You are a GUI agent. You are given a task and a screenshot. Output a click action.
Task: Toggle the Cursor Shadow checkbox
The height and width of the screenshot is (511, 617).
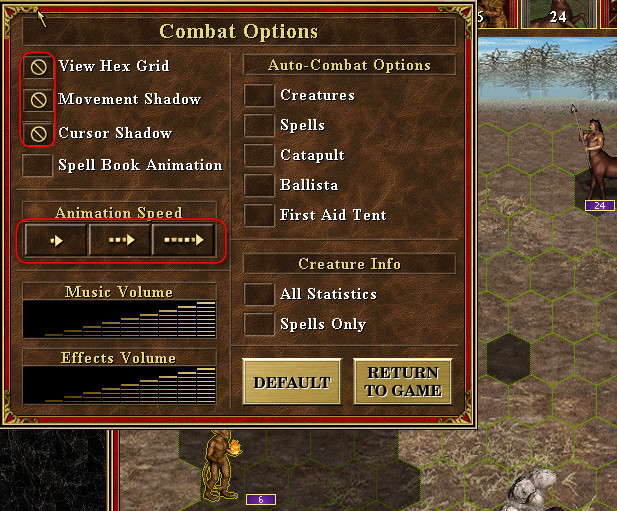click(x=38, y=133)
